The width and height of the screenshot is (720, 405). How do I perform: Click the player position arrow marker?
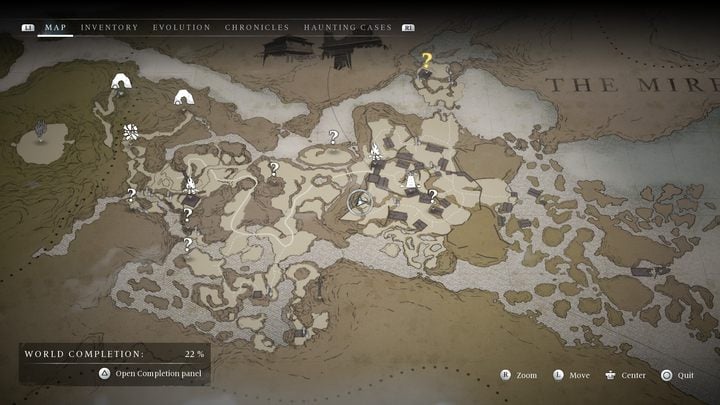click(359, 203)
